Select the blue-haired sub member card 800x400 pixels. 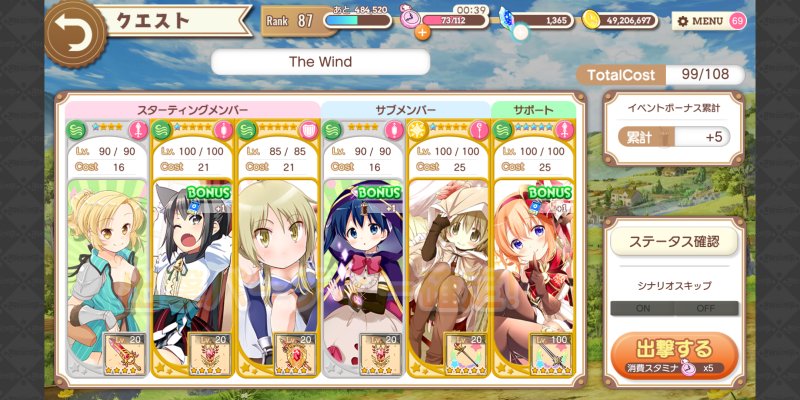(x=363, y=260)
